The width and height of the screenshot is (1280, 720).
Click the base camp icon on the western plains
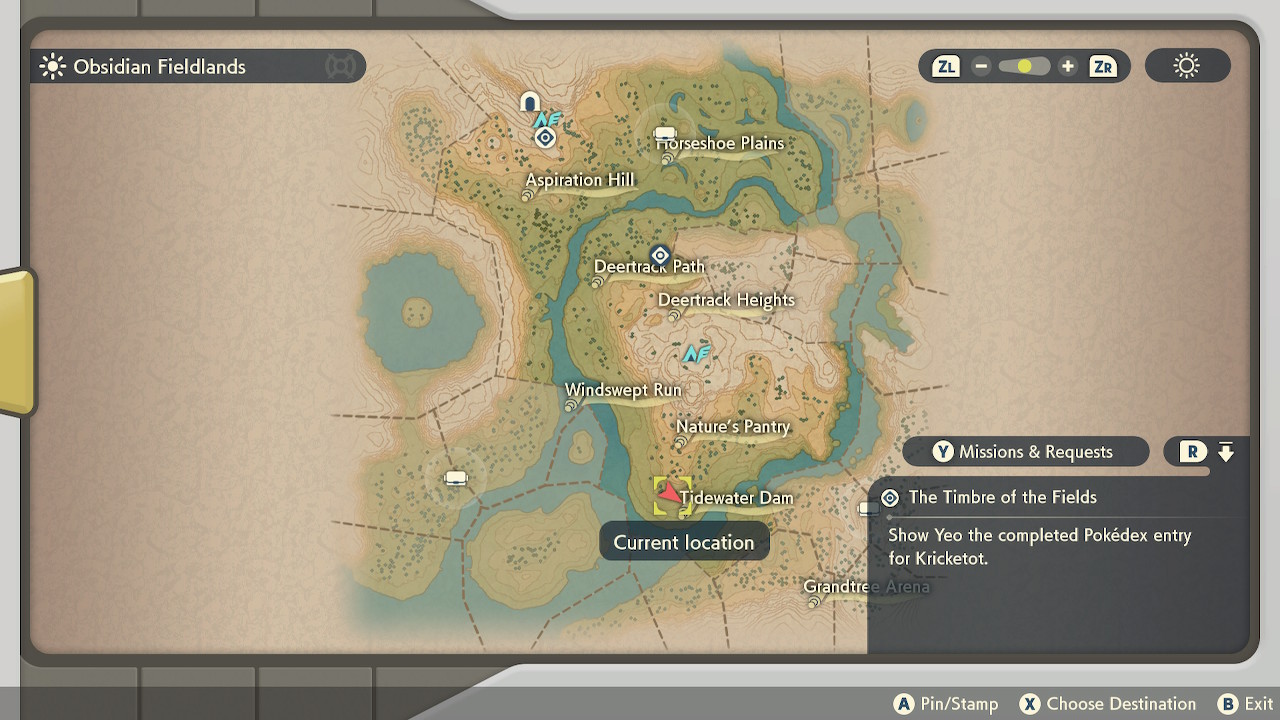pos(456,478)
